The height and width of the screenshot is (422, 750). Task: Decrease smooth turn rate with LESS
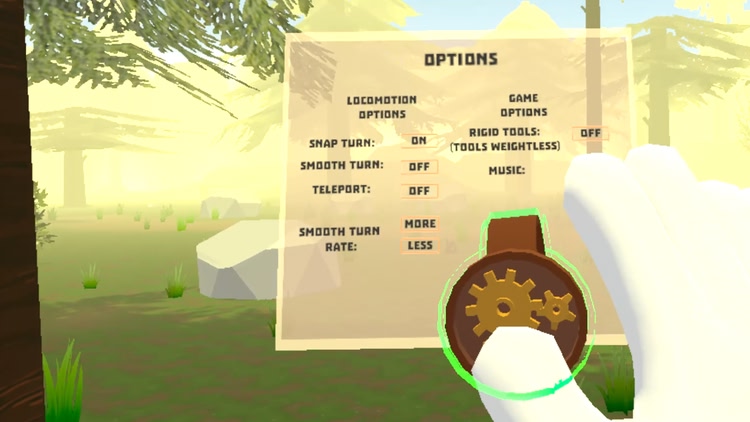(419, 245)
